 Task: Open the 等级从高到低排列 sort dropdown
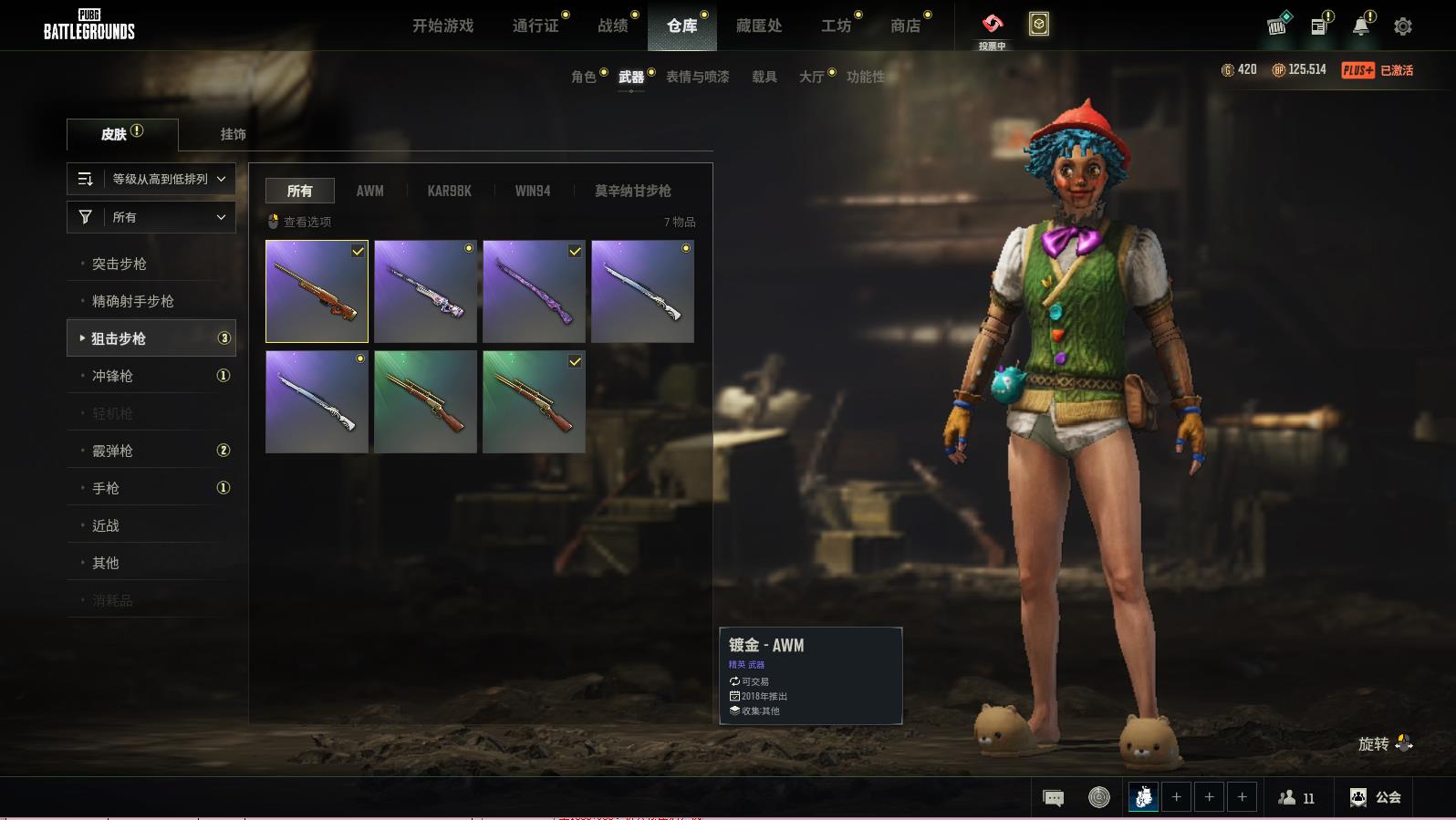[x=151, y=179]
